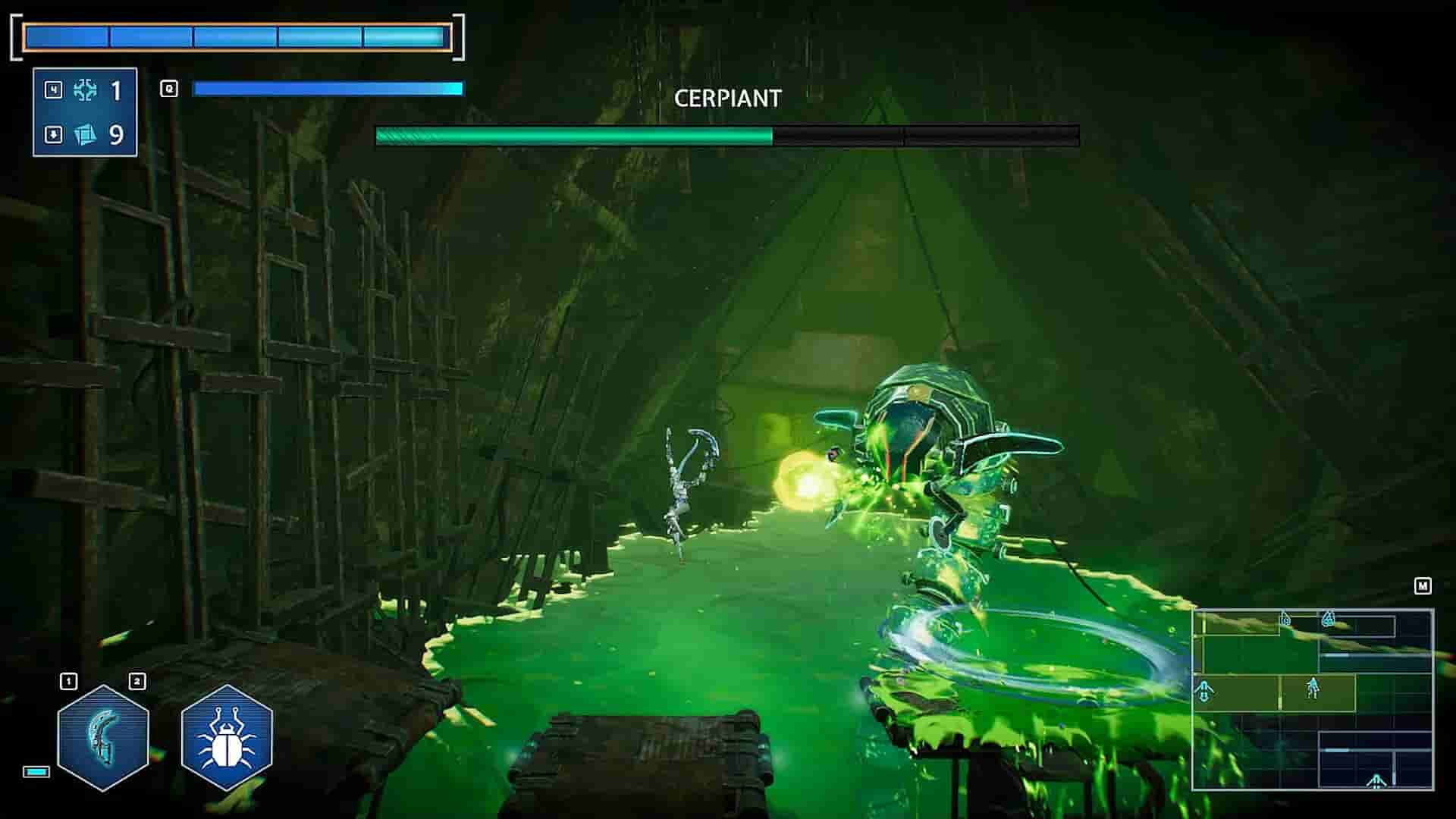Image resolution: width=1456 pixels, height=819 pixels.
Task: Toggle the '2' keybind badge on the beetle ability
Action: point(138,682)
